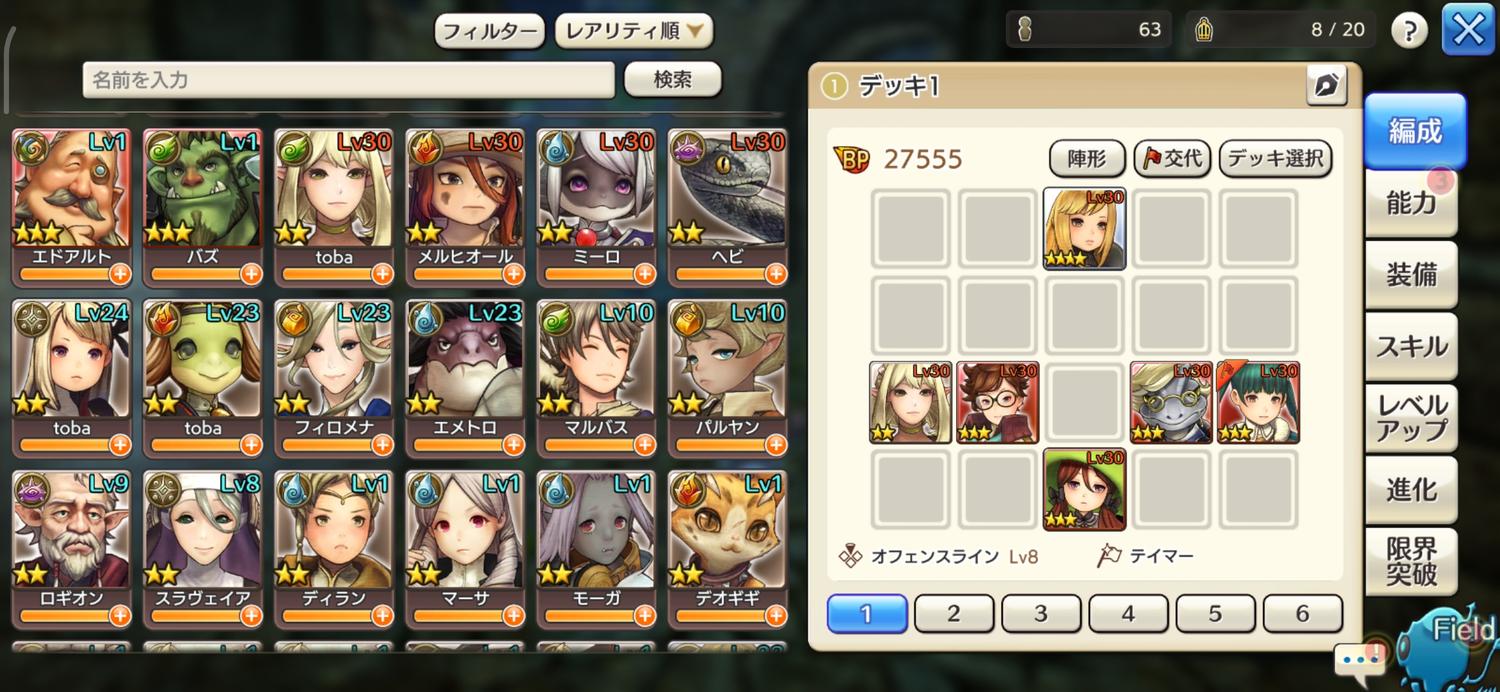Switch to the スキル skill tab
The height and width of the screenshot is (692, 1500).
(x=1411, y=347)
